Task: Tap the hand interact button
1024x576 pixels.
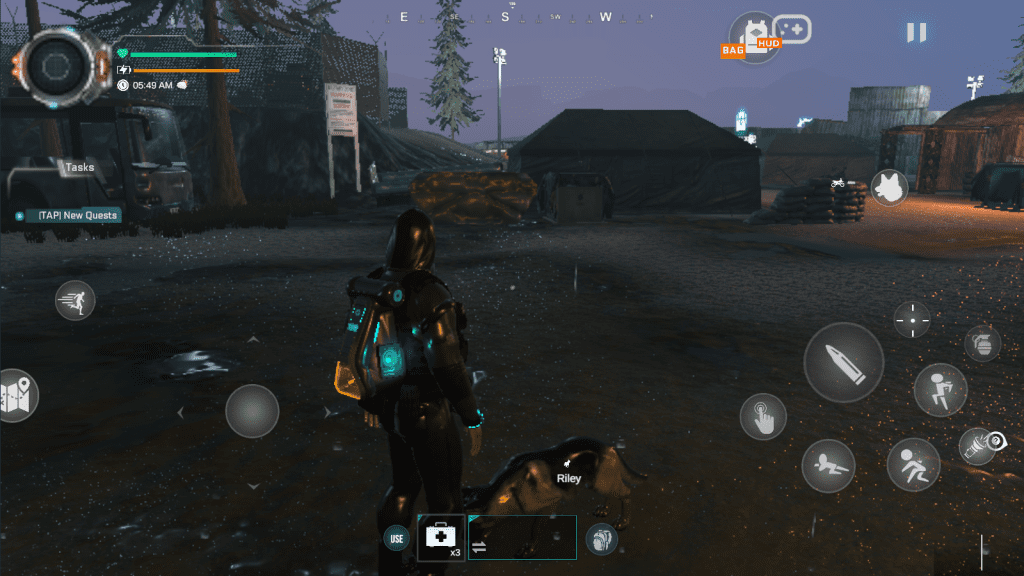Action: [x=763, y=416]
